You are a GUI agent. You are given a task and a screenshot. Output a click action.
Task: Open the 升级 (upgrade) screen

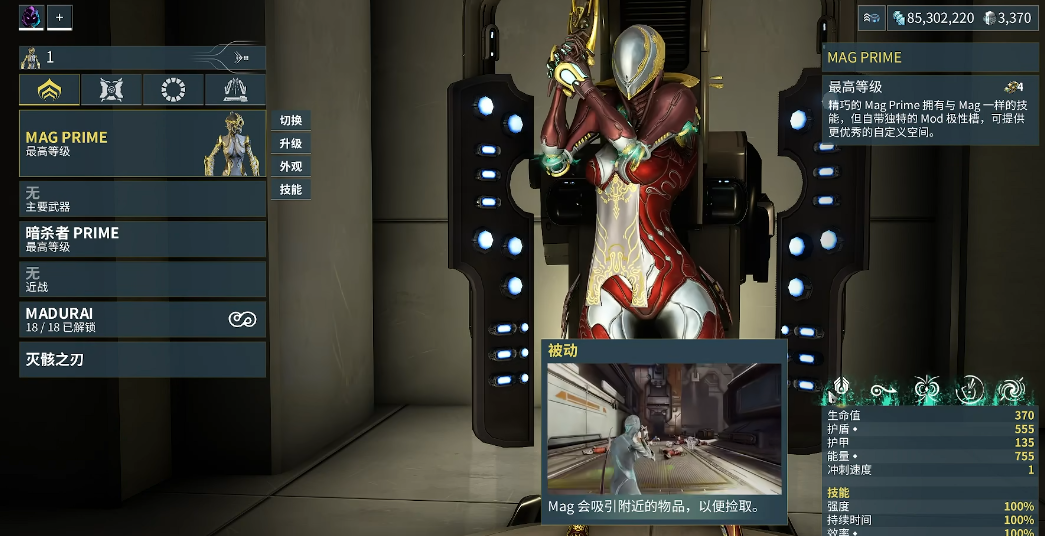pyautogui.click(x=291, y=143)
